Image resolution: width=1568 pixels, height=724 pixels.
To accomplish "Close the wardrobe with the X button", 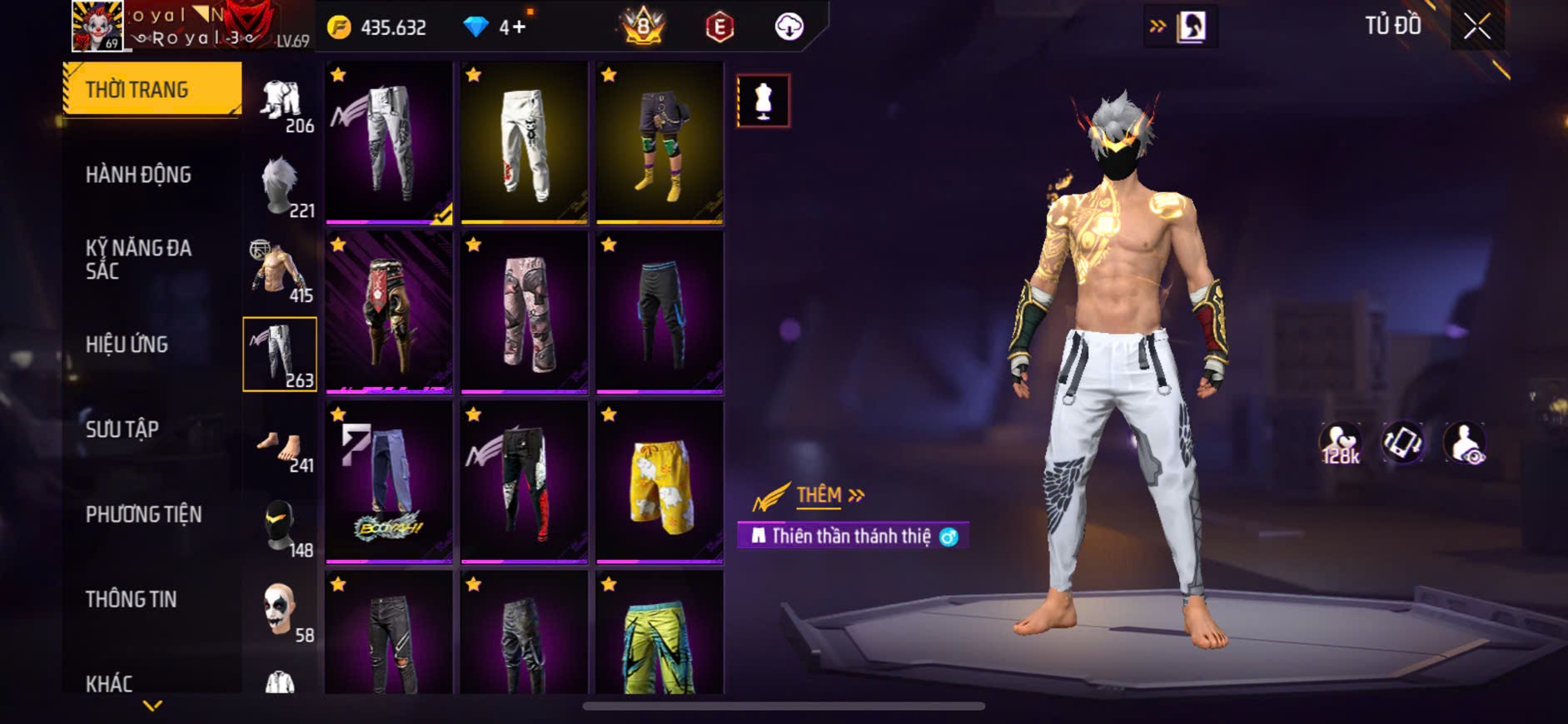I will [1477, 27].
